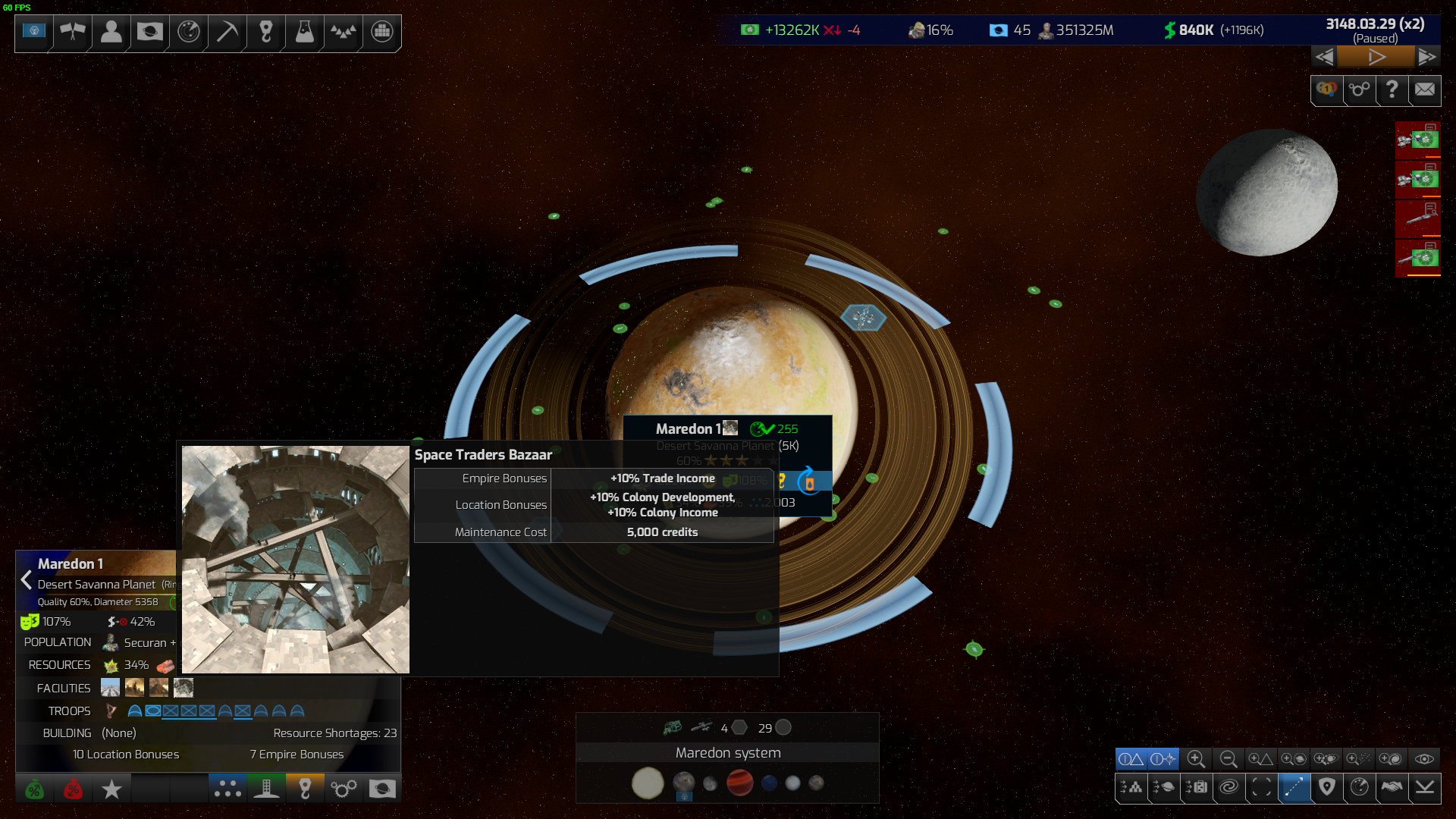Click the play button to resume time
1456x819 pixels.
click(1376, 57)
